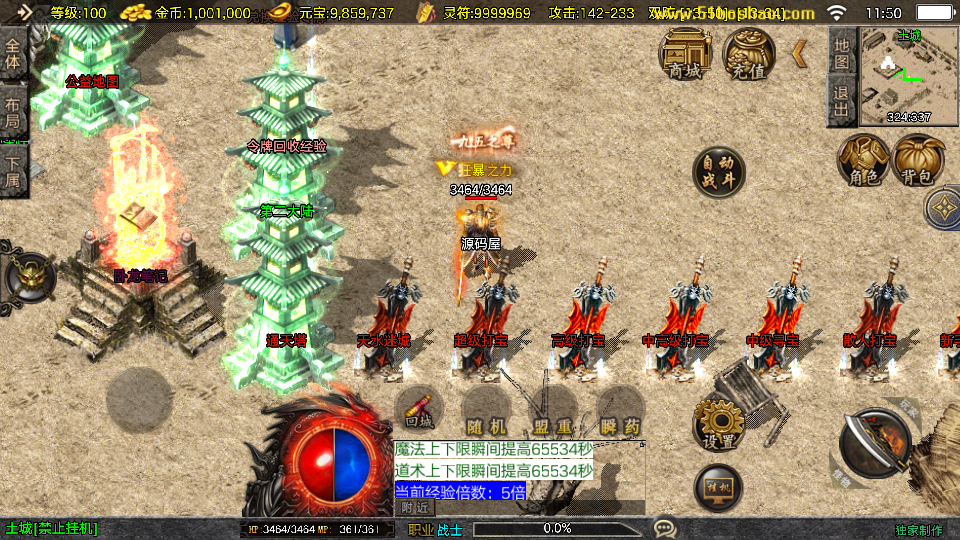The height and width of the screenshot is (540, 960).
Task: Toggle 自动战斗 auto battle
Action: coord(718,172)
